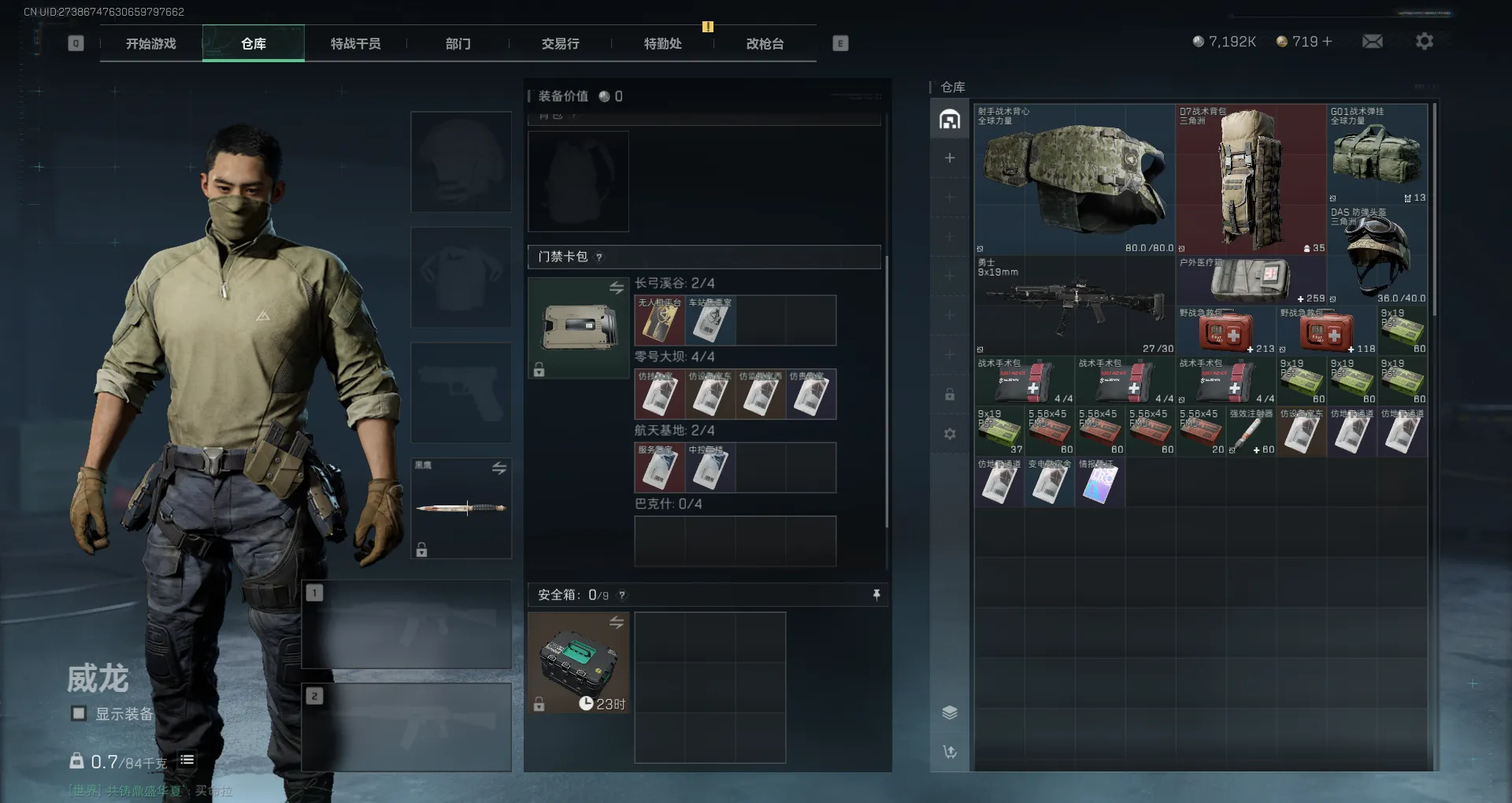The height and width of the screenshot is (803, 1512).
Task: Select the 射手战术背心 vest in stash
Action: (1074, 179)
